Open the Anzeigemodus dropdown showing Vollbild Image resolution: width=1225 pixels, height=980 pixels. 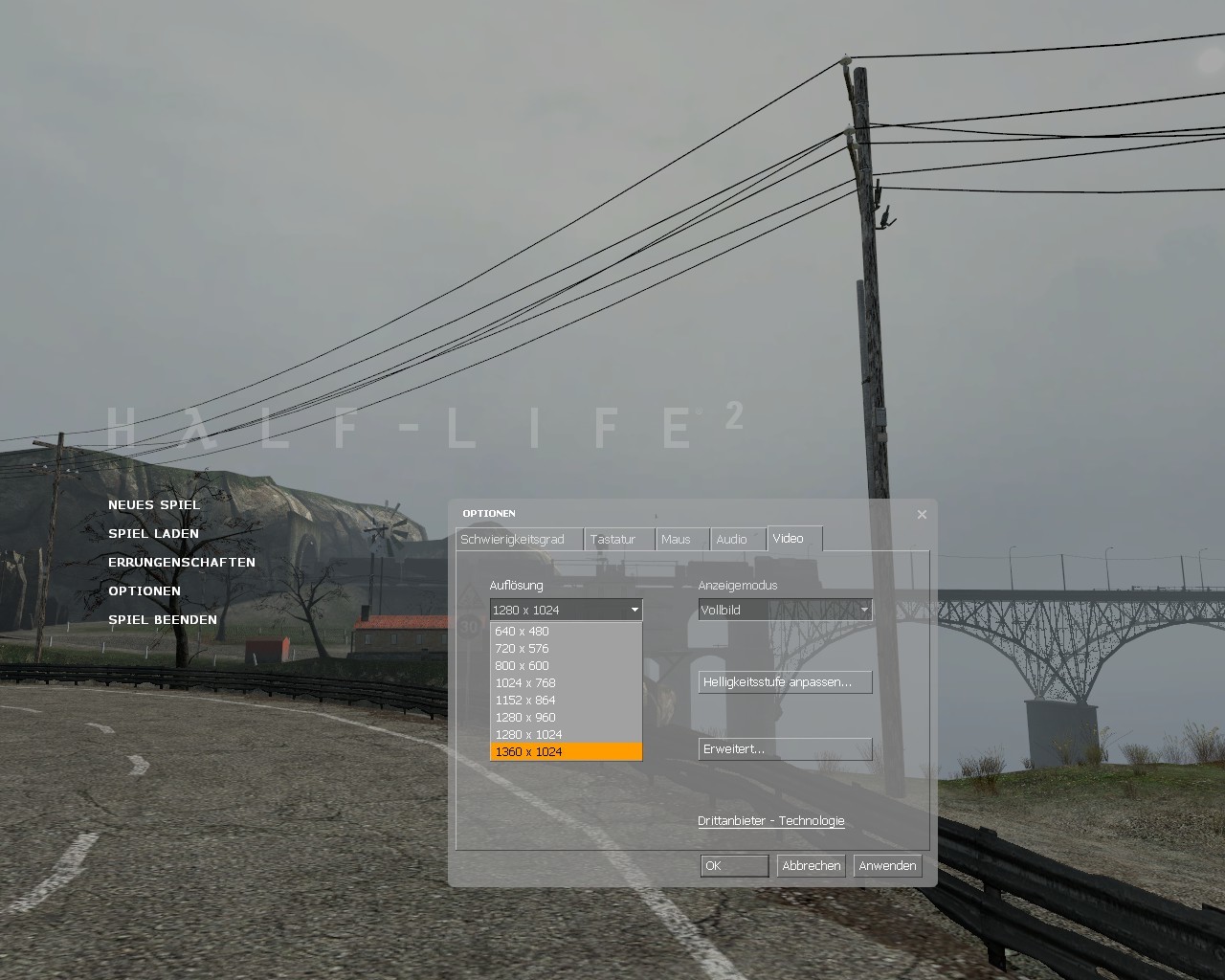coord(785,610)
